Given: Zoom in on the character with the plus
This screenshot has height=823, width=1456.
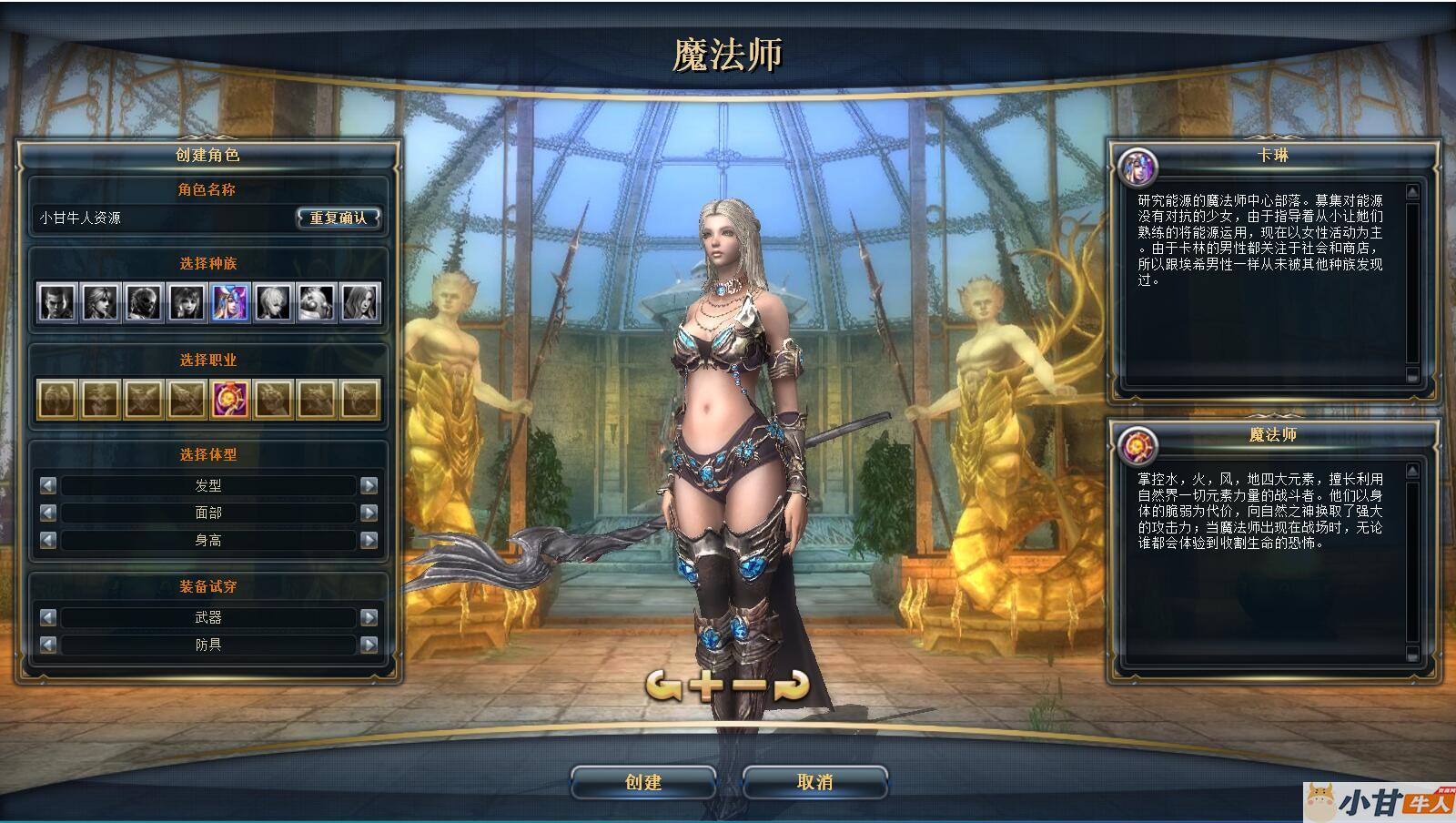Looking at the screenshot, I should click(x=707, y=686).
